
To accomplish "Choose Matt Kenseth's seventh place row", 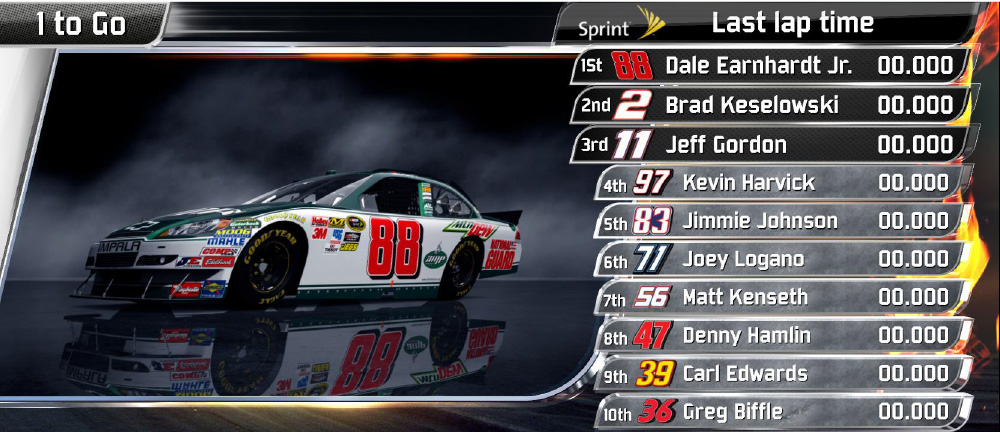I will pyautogui.click(x=782, y=297).
